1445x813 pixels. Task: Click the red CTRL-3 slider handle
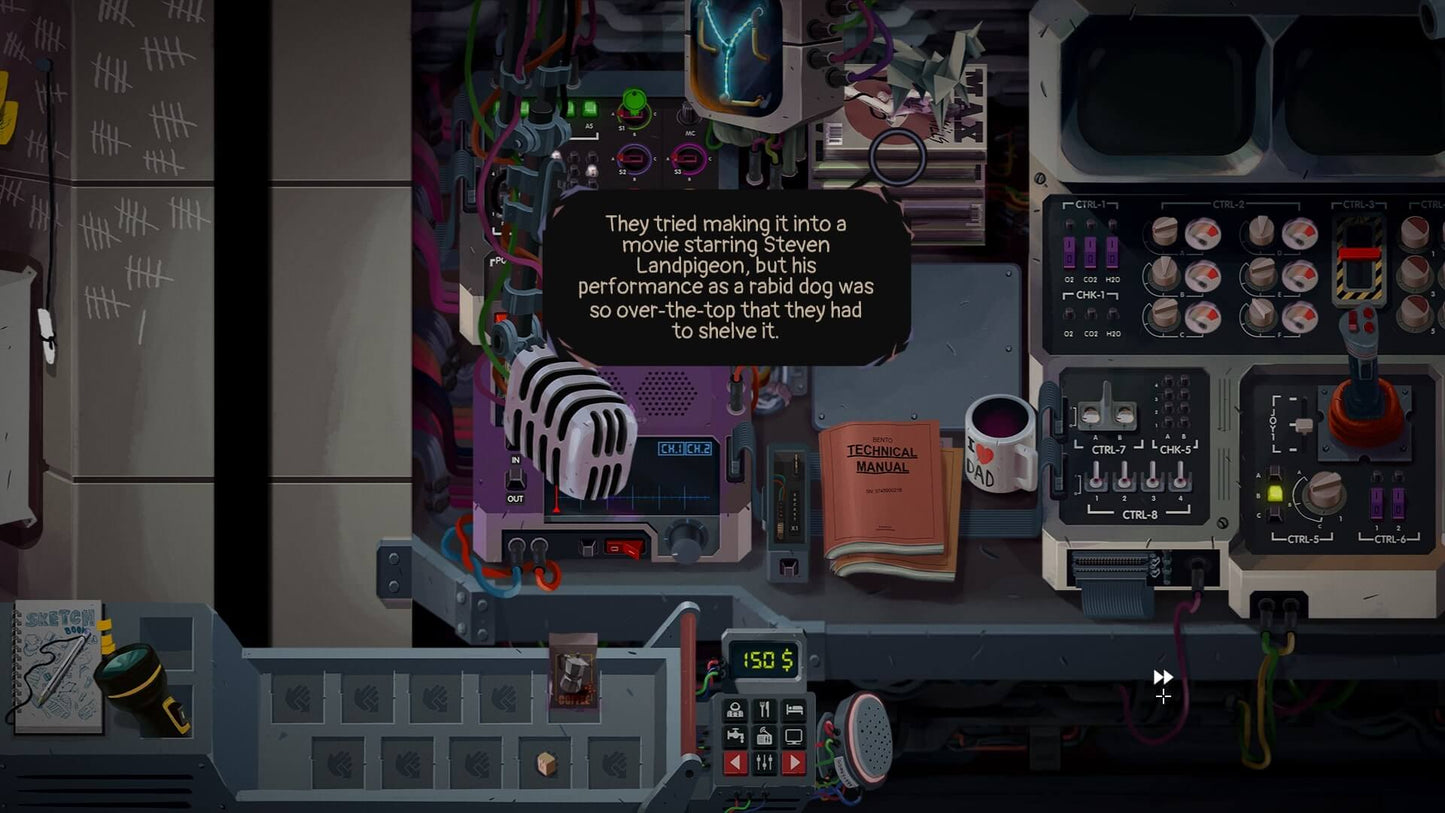(x=1358, y=253)
